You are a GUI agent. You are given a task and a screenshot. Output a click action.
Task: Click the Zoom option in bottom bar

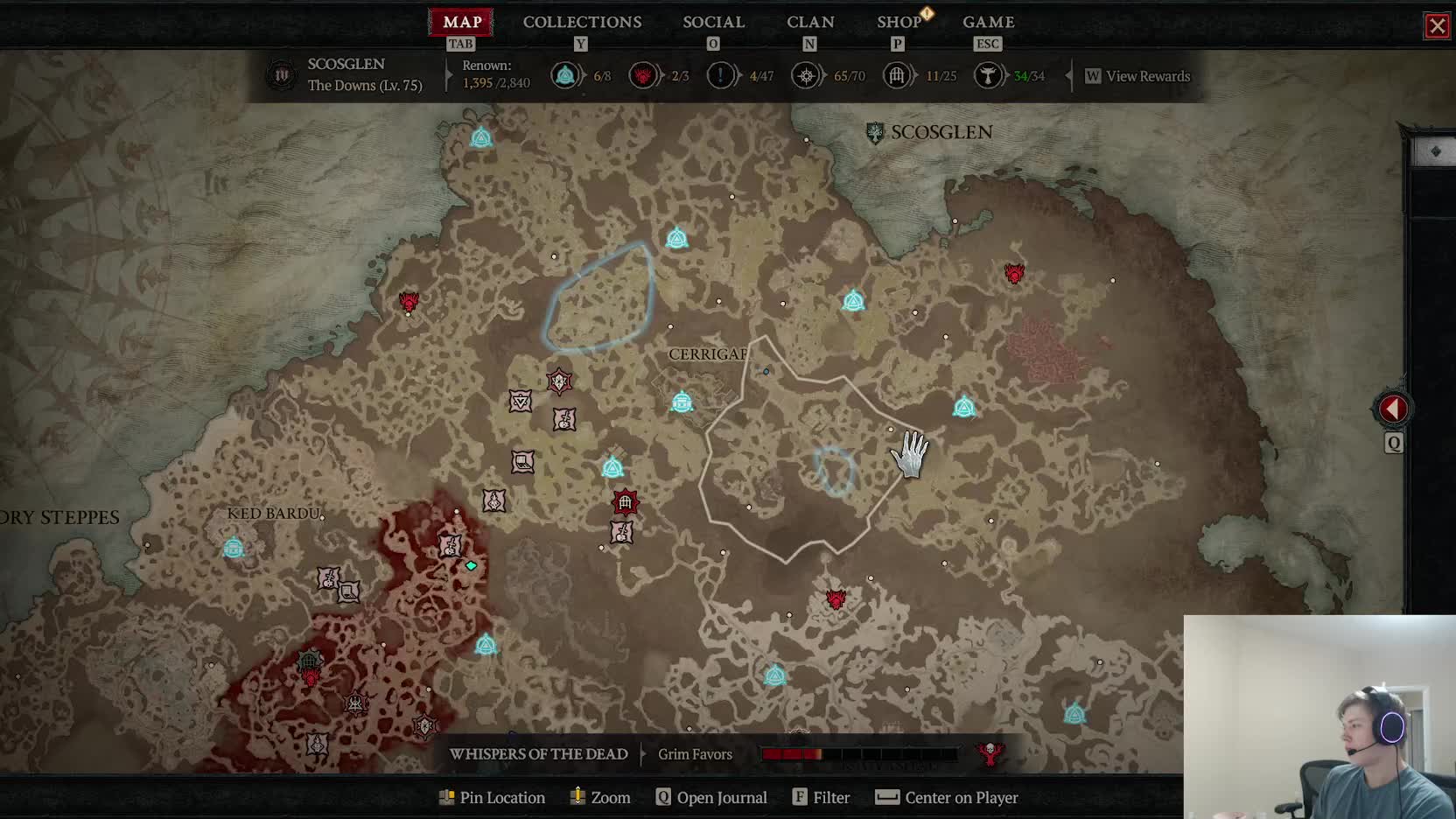click(601, 797)
